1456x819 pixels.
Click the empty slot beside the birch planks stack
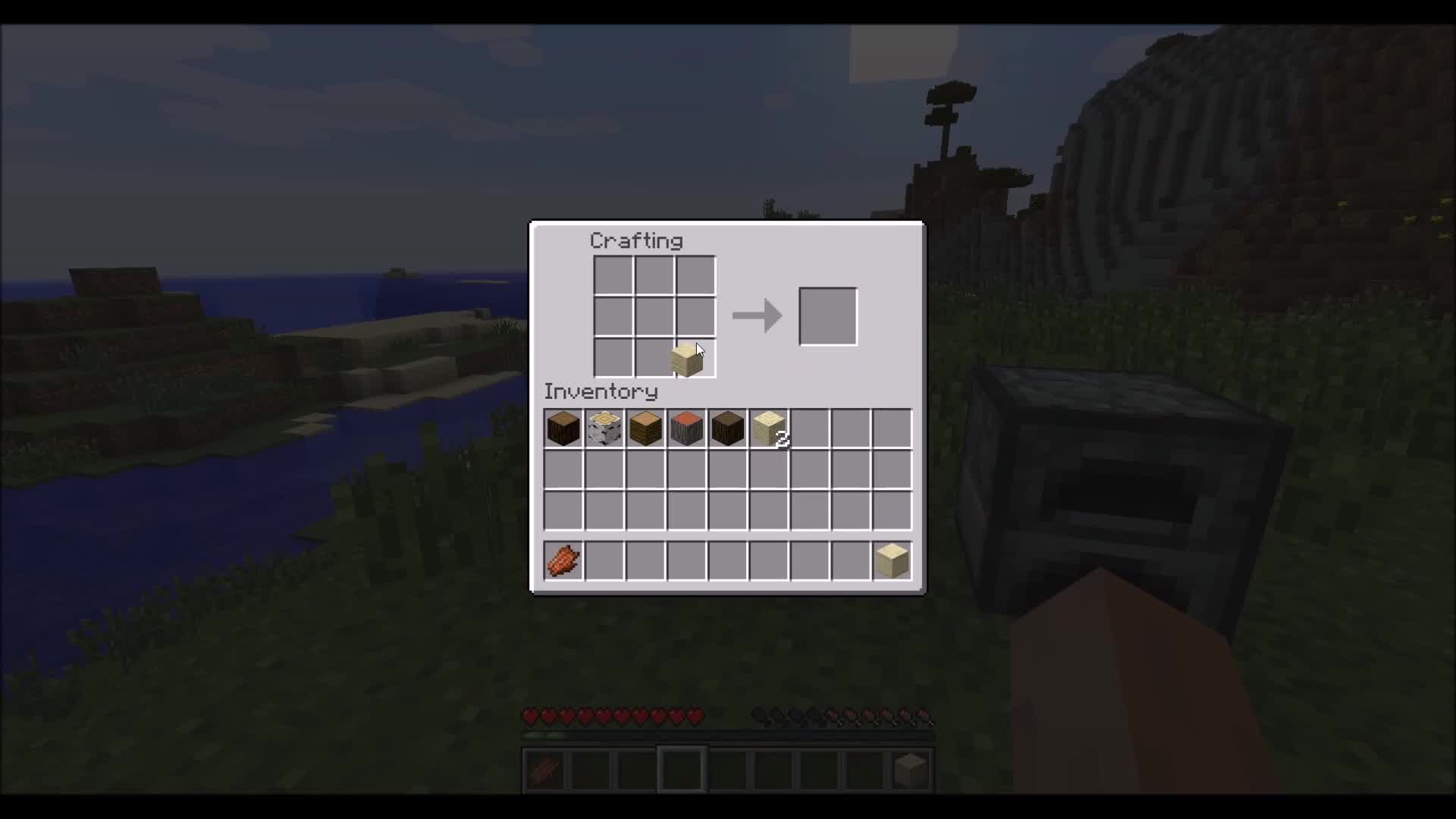tap(811, 428)
